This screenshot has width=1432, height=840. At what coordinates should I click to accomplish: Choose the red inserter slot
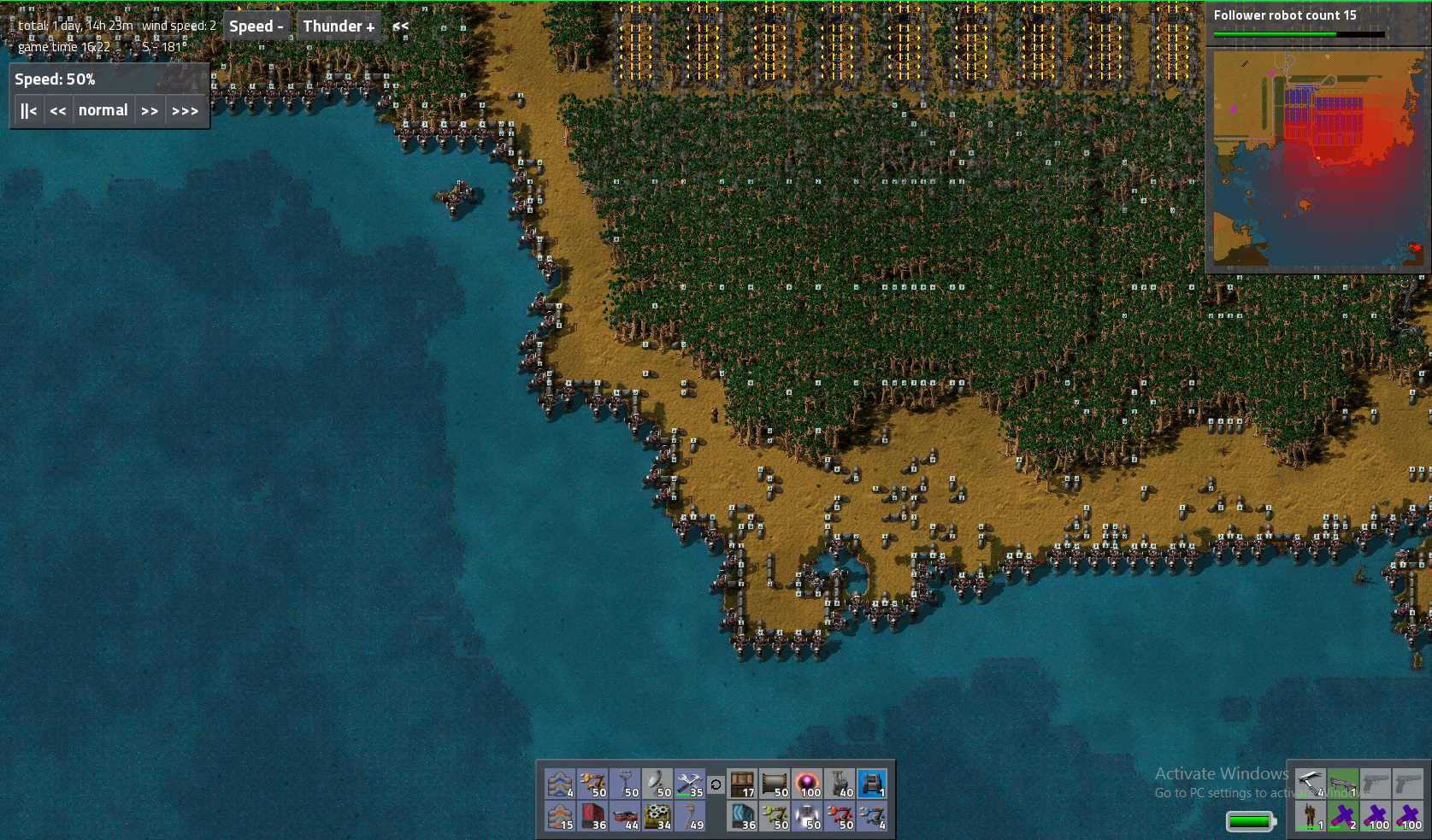[x=840, y=816]
